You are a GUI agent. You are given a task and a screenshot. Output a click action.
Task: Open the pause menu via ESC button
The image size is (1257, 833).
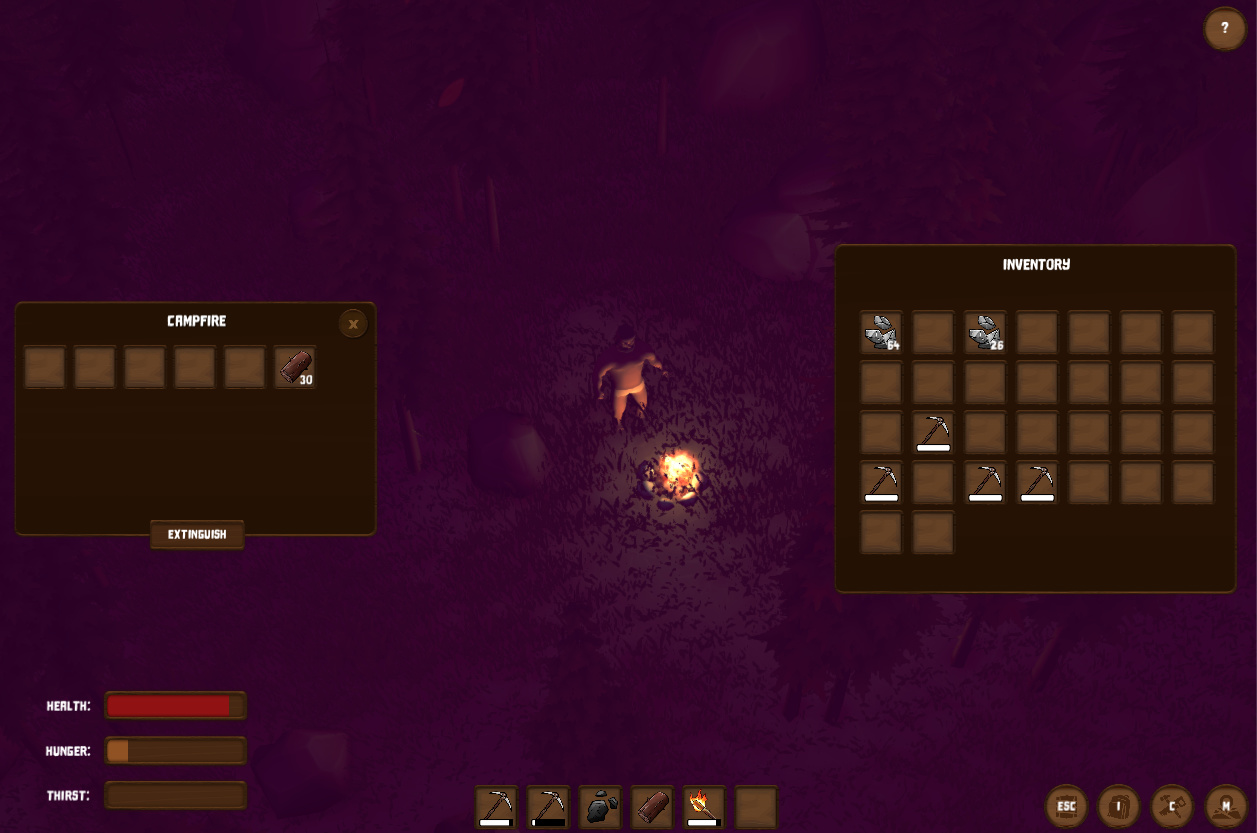point(1067,806)
